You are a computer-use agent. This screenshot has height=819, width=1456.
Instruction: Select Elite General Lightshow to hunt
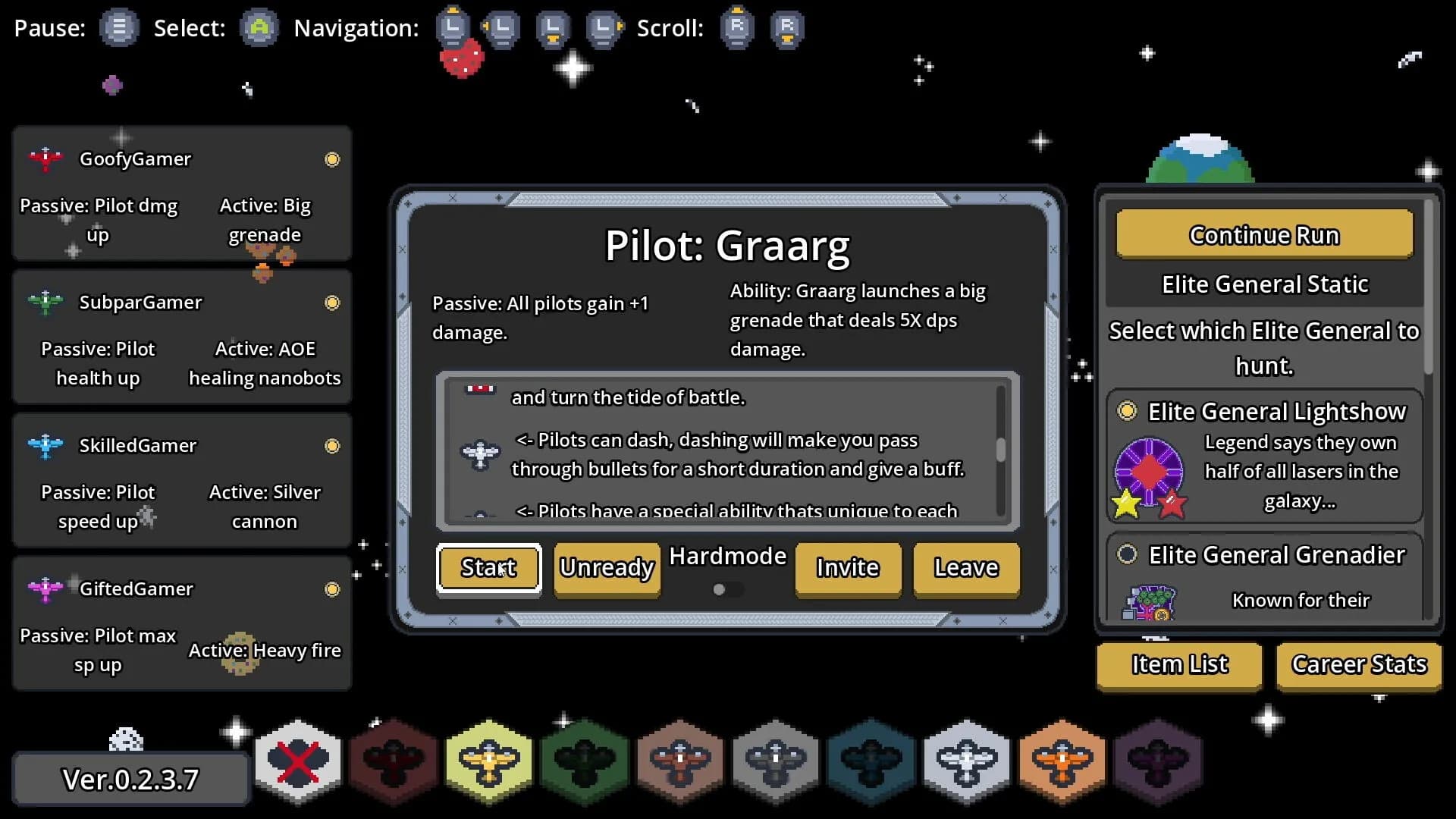tap(1128, 411)
